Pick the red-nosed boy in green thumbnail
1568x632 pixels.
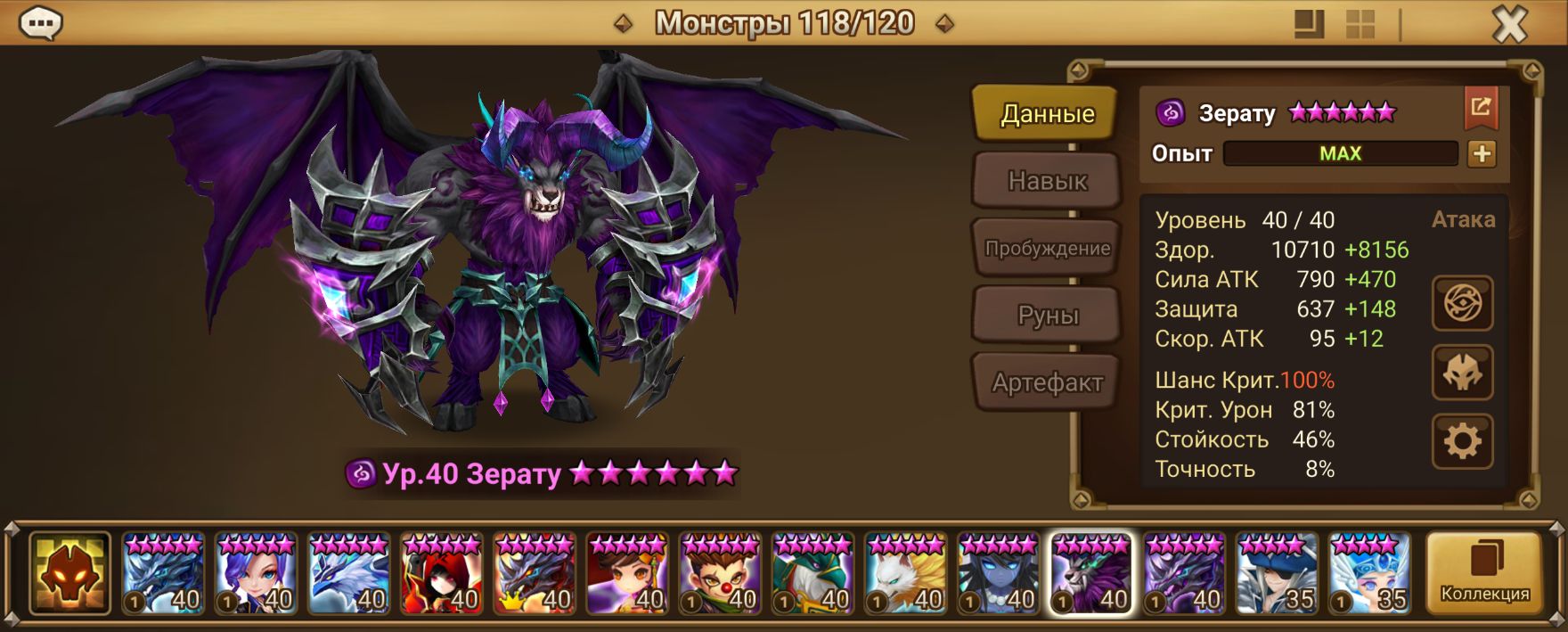click(720, 573)
